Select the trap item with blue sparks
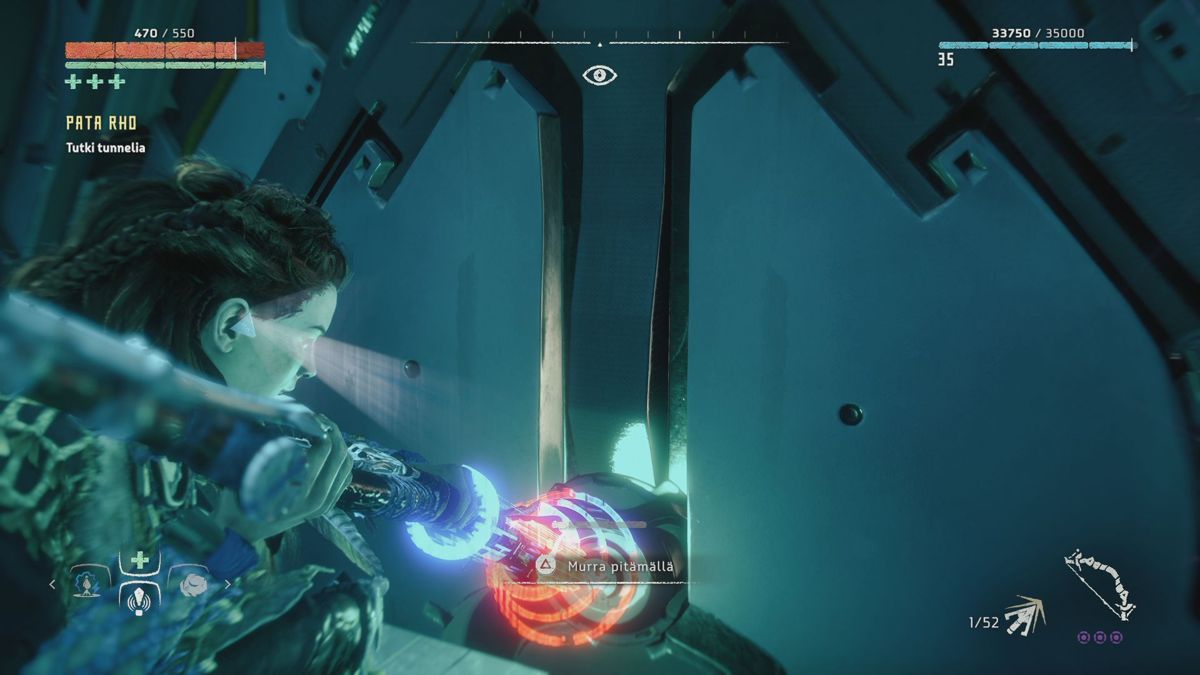Viewport: 1200px width, 675px height. (88, 582)
